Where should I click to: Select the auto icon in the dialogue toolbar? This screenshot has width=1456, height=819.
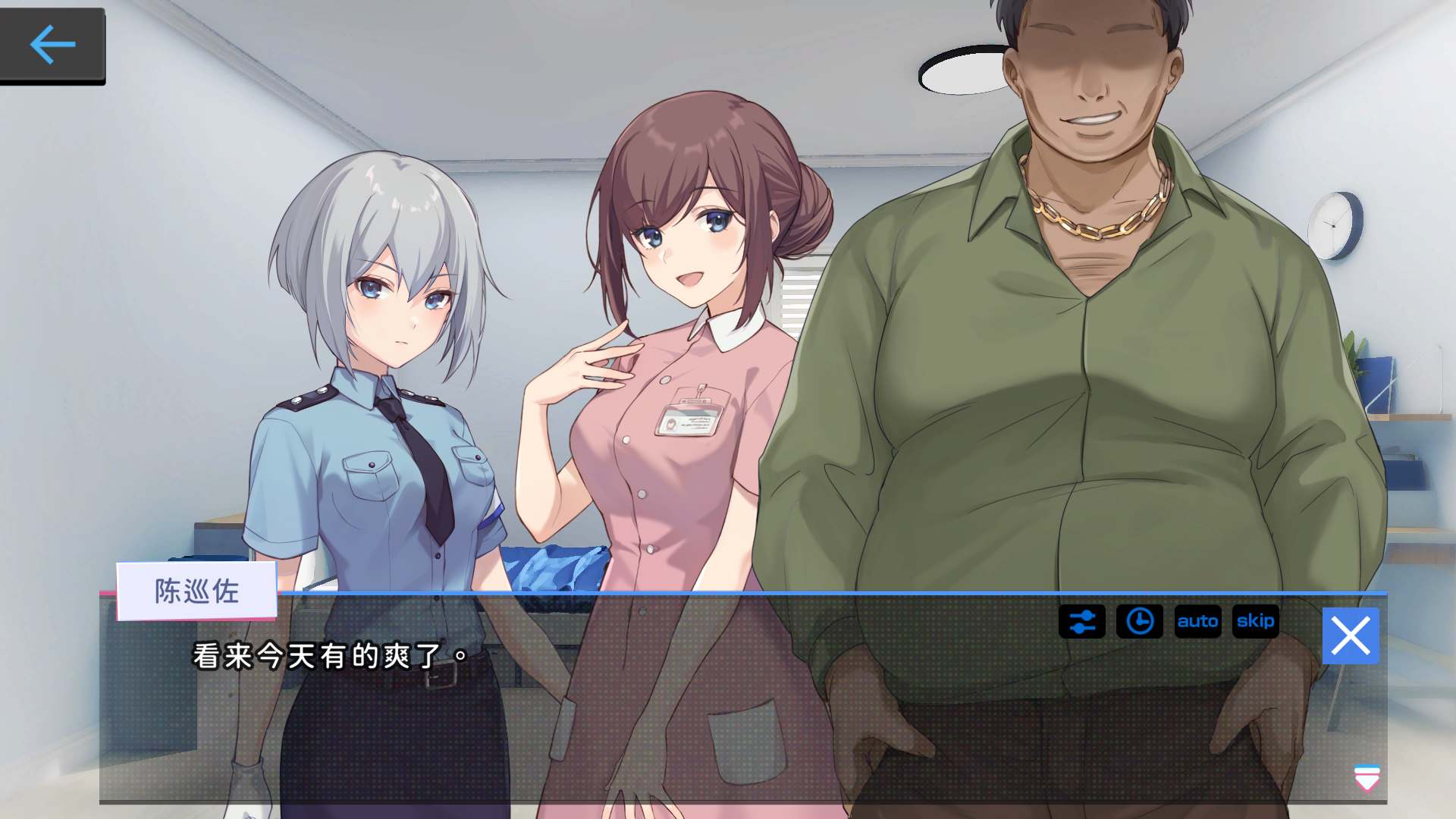(1198, 622)
